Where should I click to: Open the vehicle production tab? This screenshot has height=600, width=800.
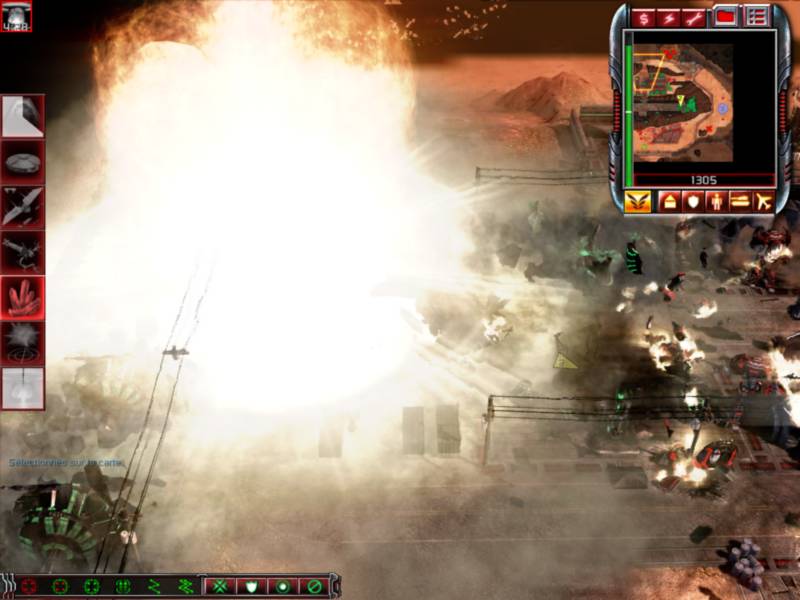(x=740, y=202)
